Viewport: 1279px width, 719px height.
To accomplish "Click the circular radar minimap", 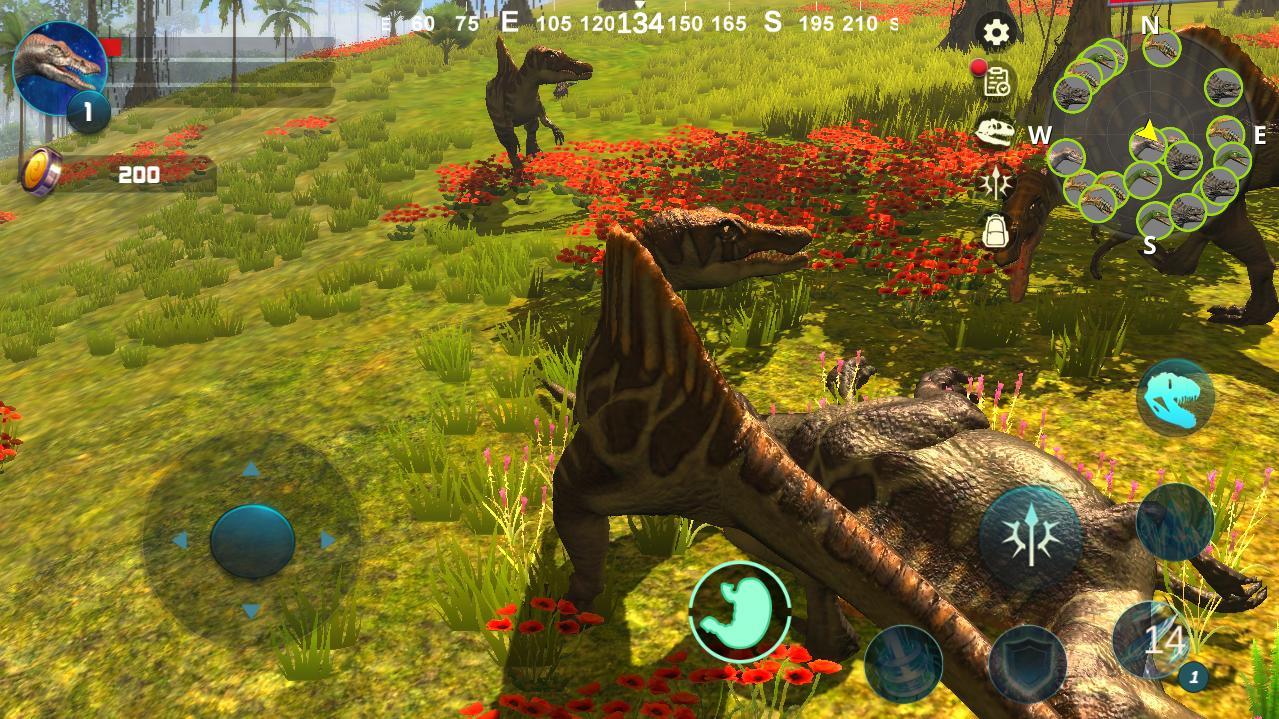I will pos(1150,140).
